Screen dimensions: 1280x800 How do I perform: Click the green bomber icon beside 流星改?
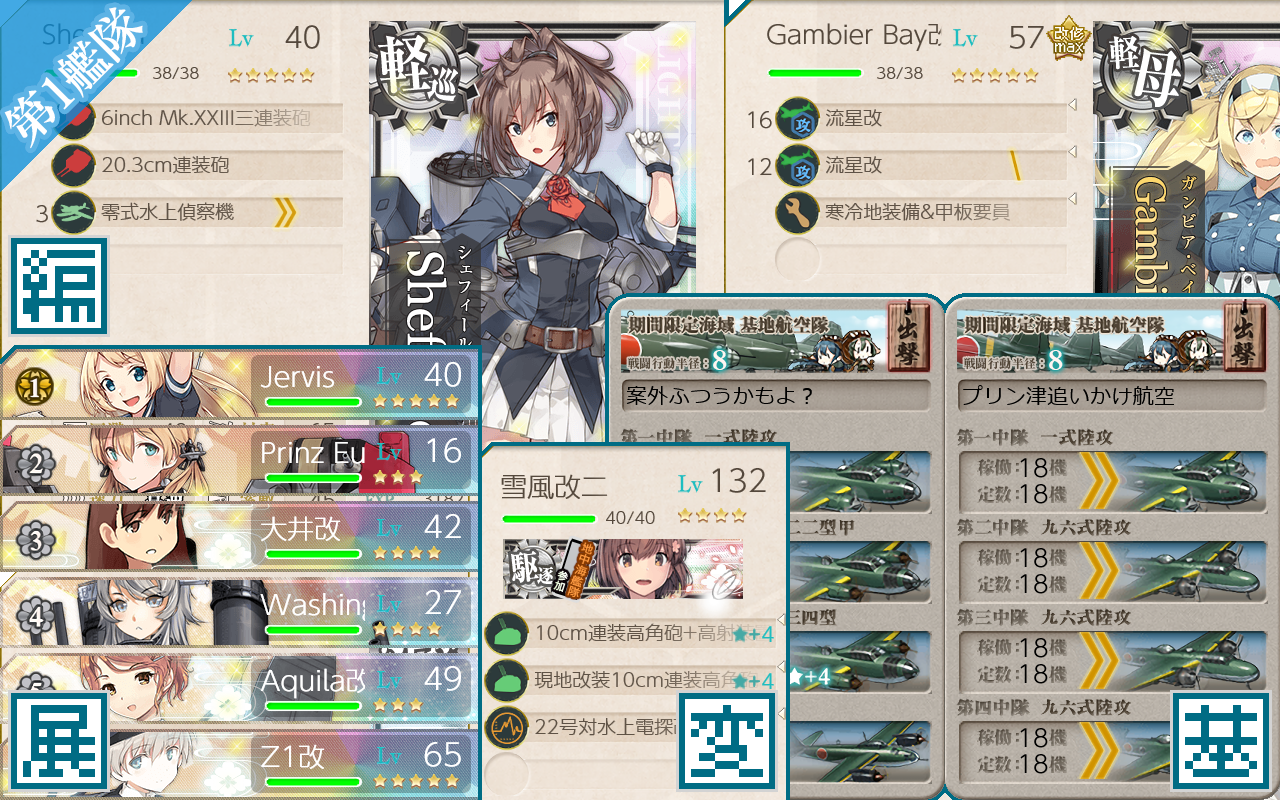(x=797, y=118)
